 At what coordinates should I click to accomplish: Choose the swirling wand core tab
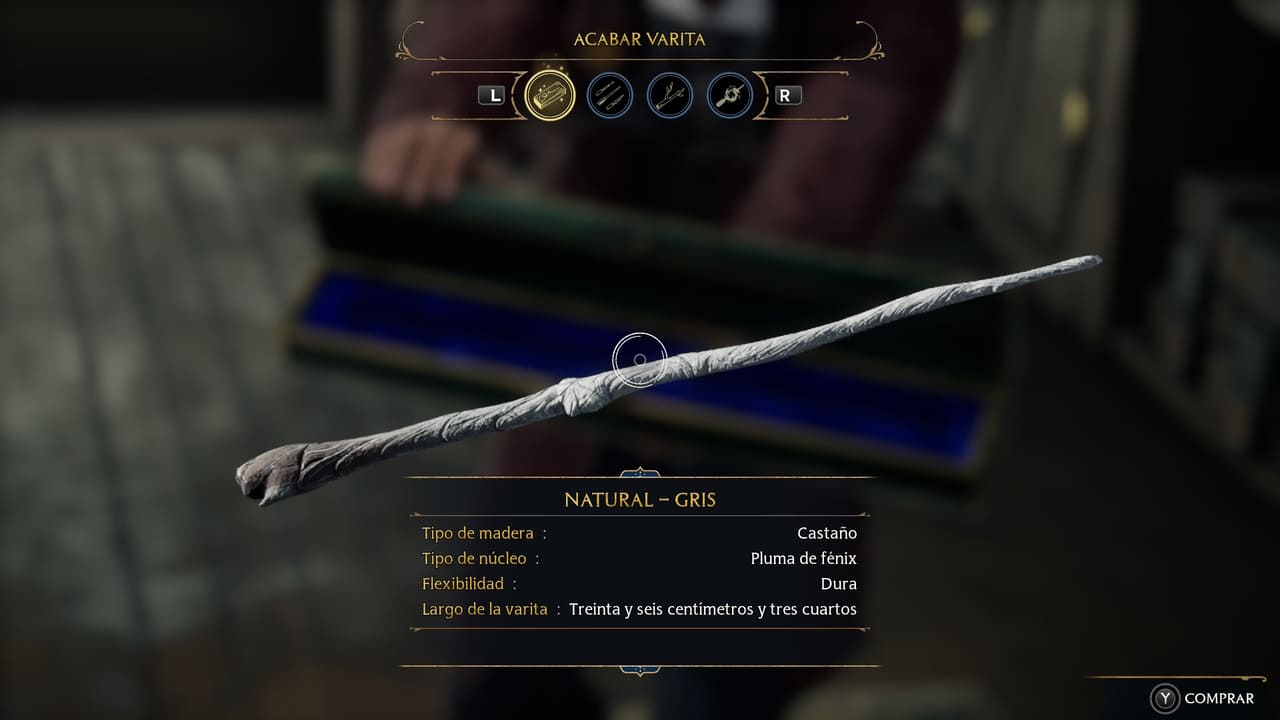[x=730, y=96]
